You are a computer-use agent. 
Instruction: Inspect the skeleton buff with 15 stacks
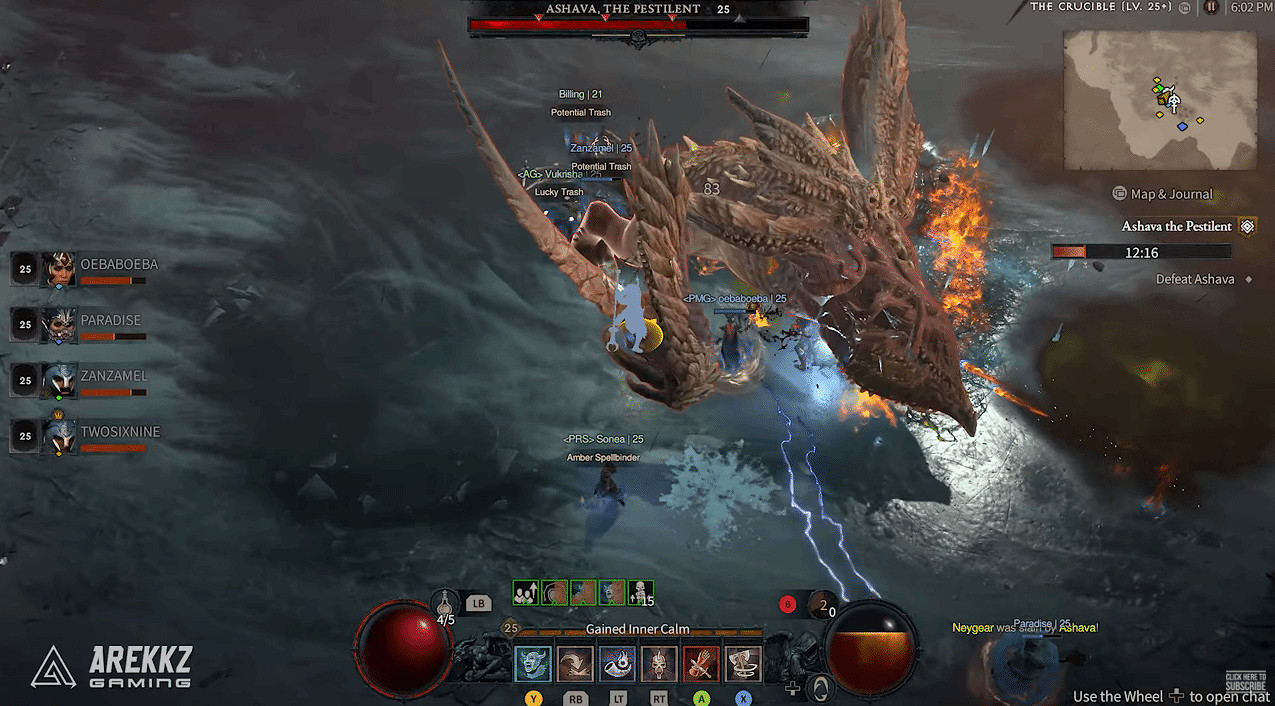click(x=641, y=592)
